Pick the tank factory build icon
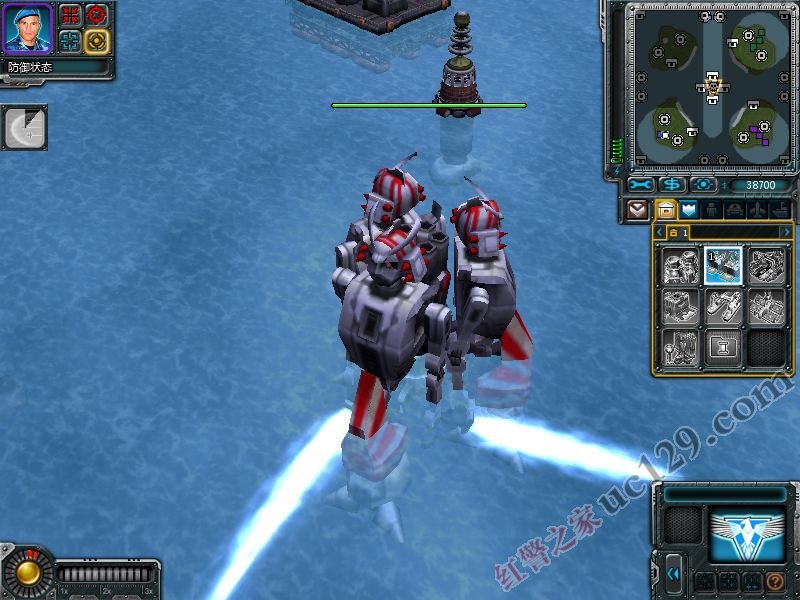Image resolution: width=800 pixels, height=600 pixels. [766, 265]
